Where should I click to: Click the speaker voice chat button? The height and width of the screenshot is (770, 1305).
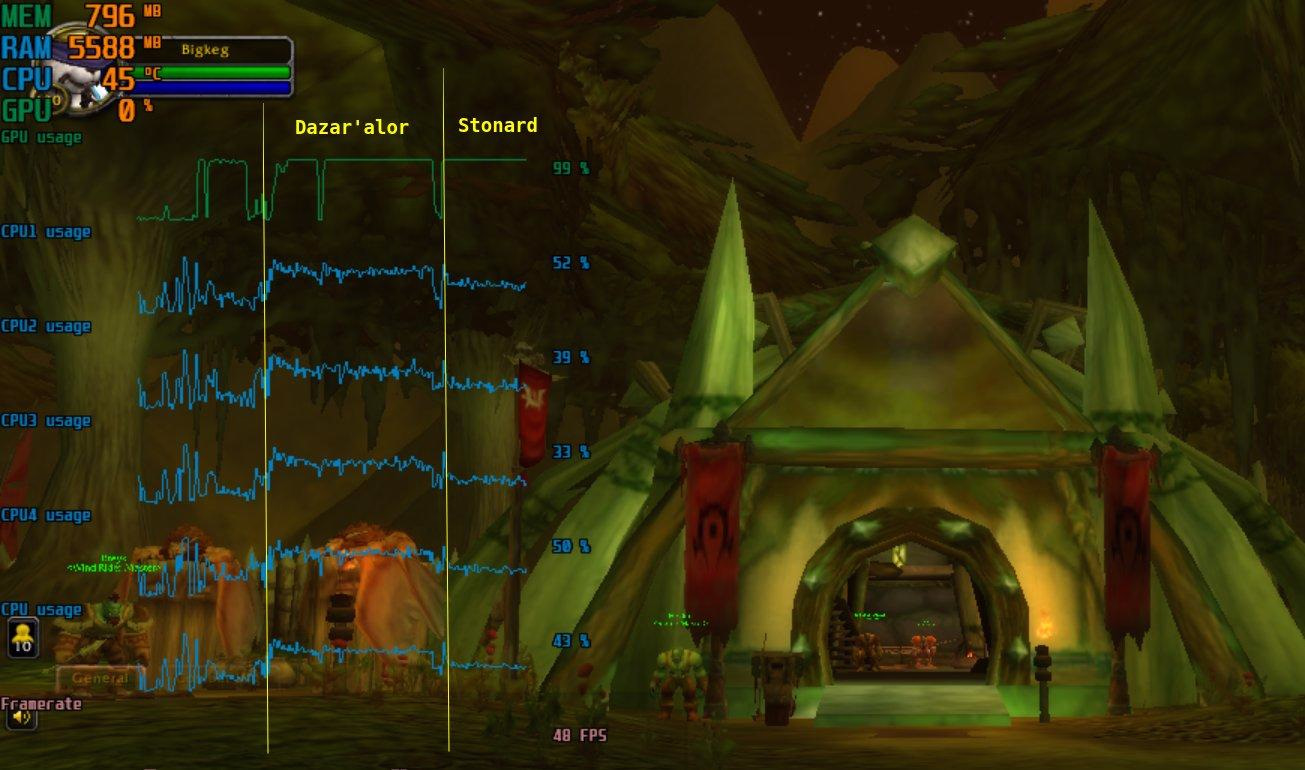point(21,716)
